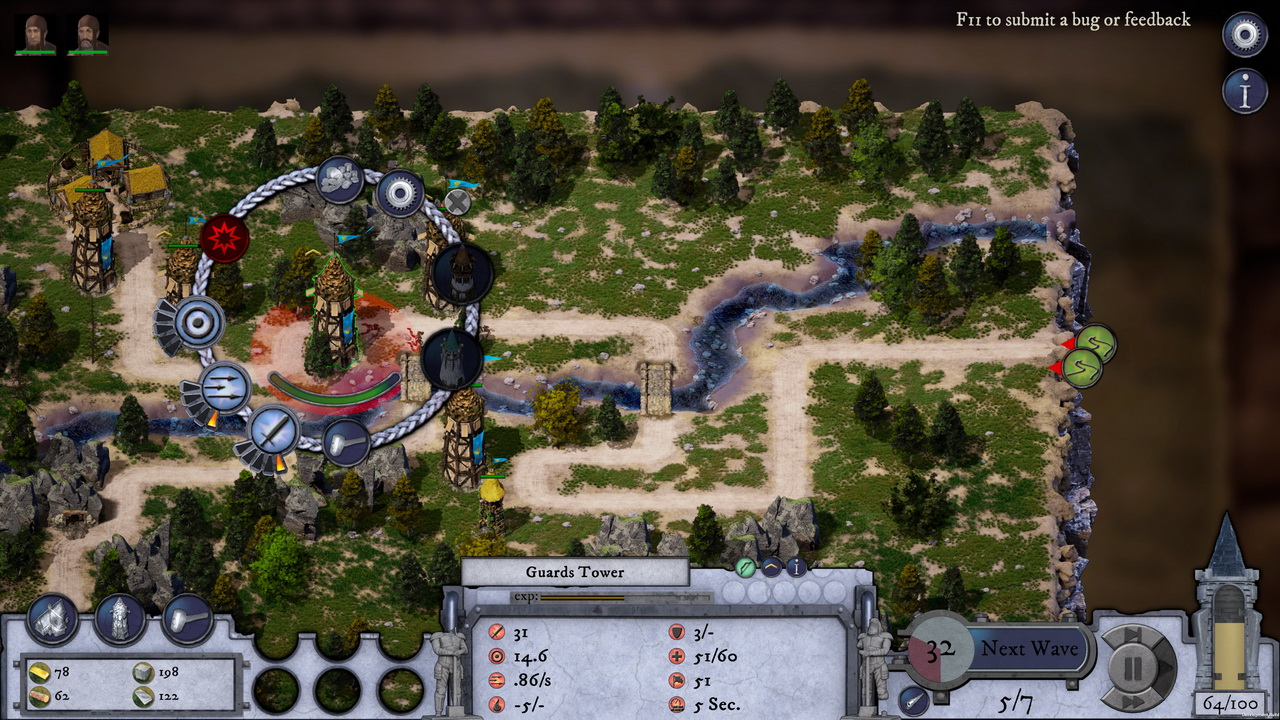Select the red starburst option in radial menu

pos(224,238)
